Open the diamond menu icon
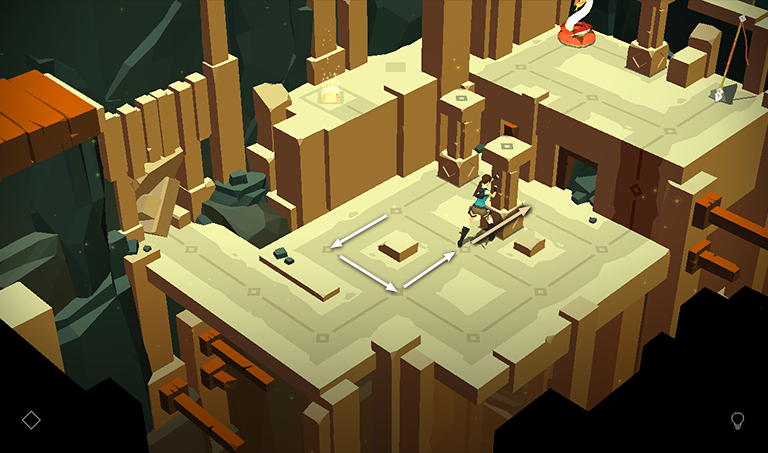The width and height of the screenshot is (768, 453). coord(31,419)
